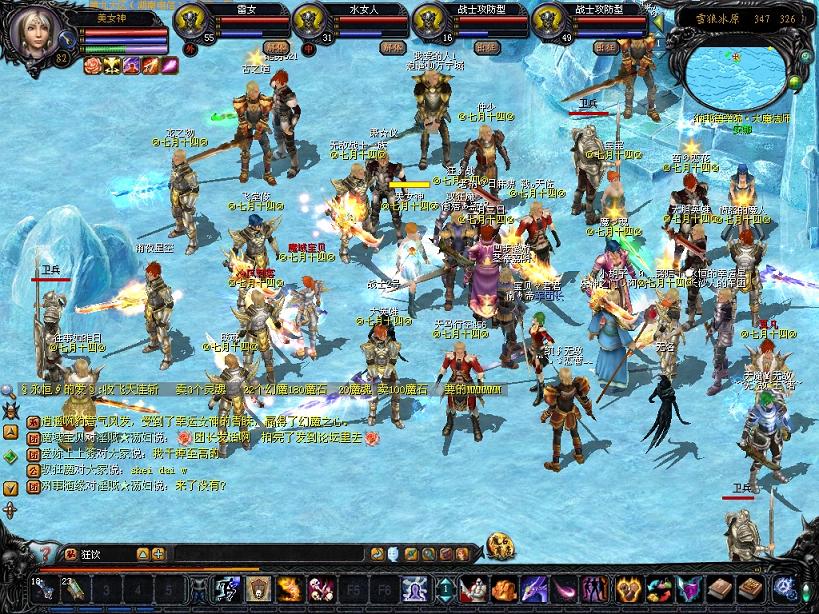Click the rose buff icon under portrait
This screenshot has height=614, width=819.
pos(92,66)
